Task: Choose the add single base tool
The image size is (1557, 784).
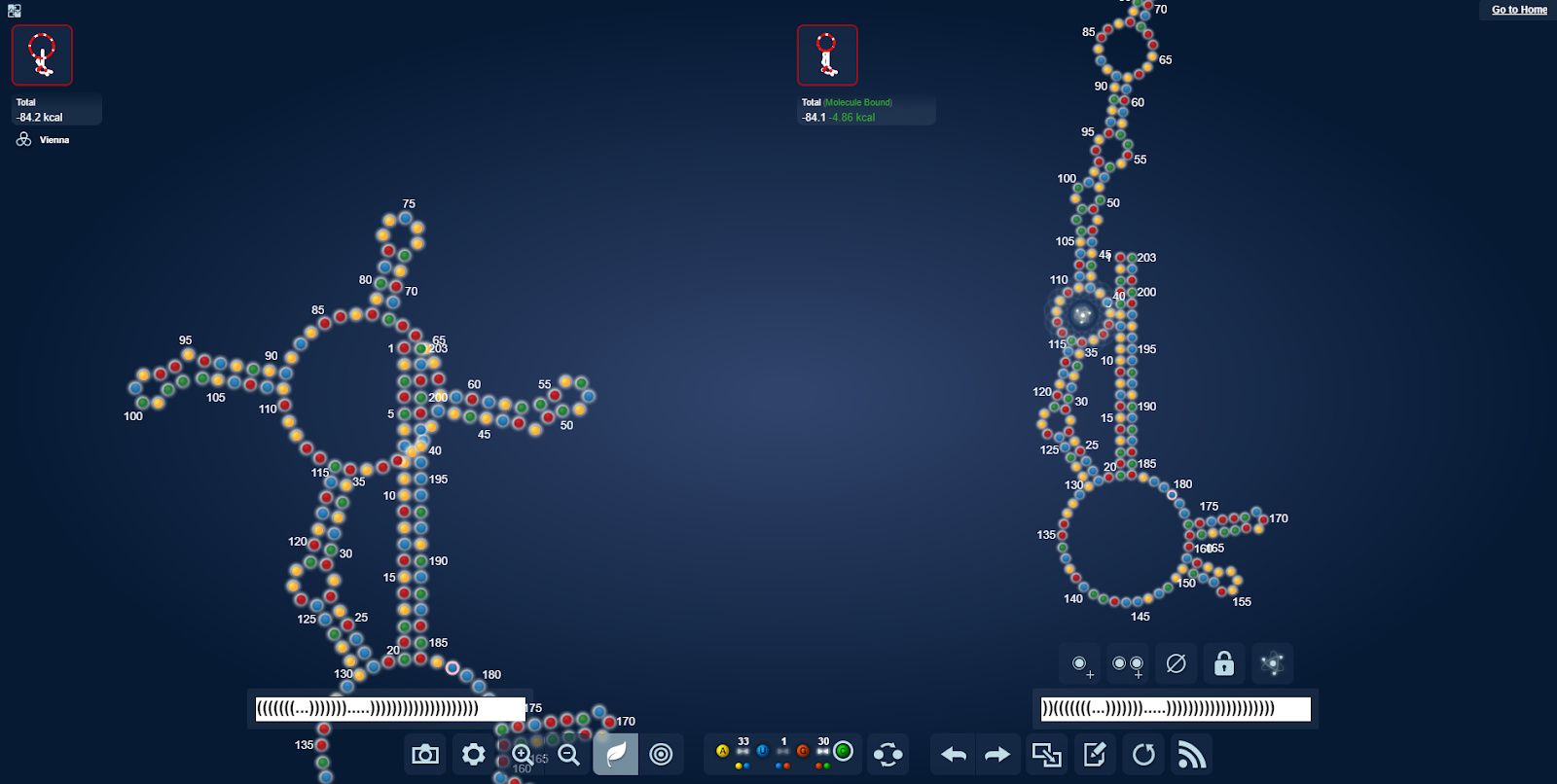Action: [1080, 664]
